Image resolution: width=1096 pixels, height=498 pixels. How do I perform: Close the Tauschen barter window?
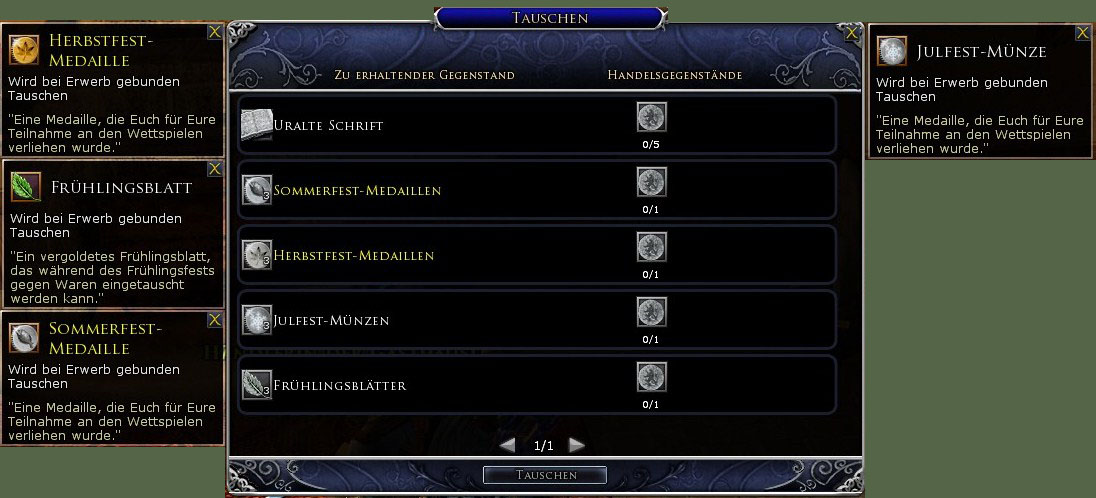coord(852,33)
